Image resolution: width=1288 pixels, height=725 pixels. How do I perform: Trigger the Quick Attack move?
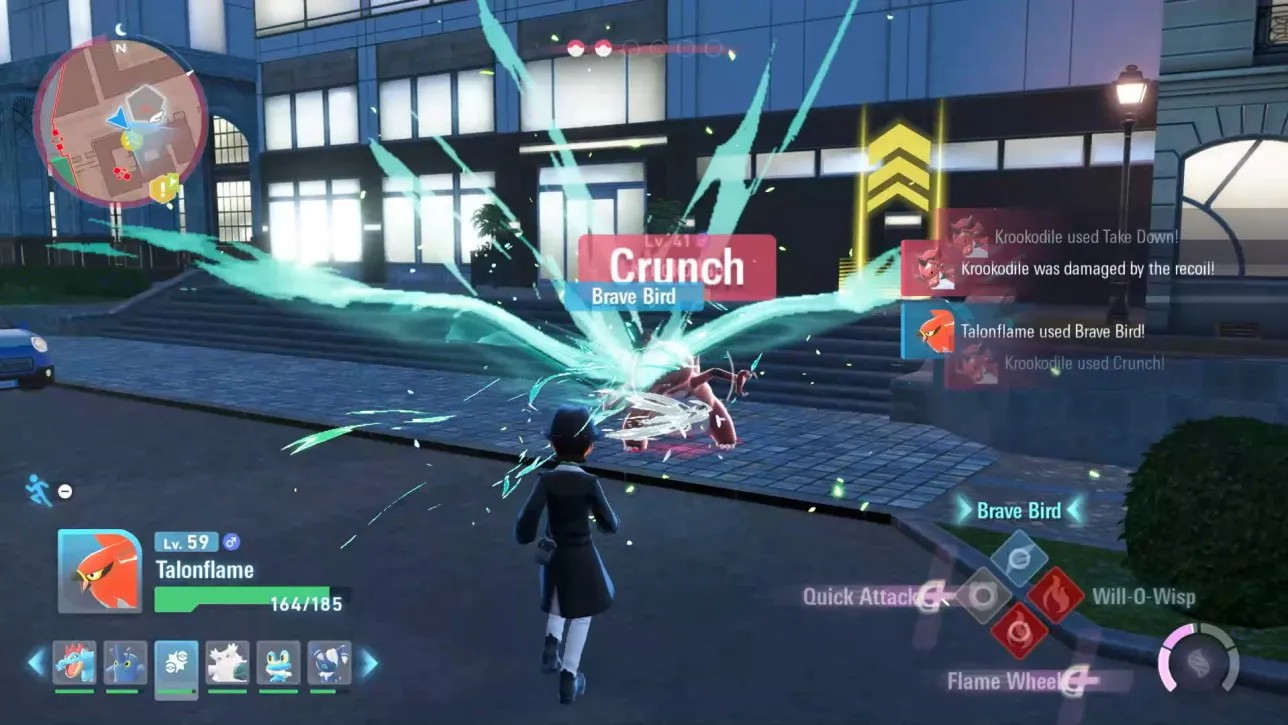(x=982, y=596)
